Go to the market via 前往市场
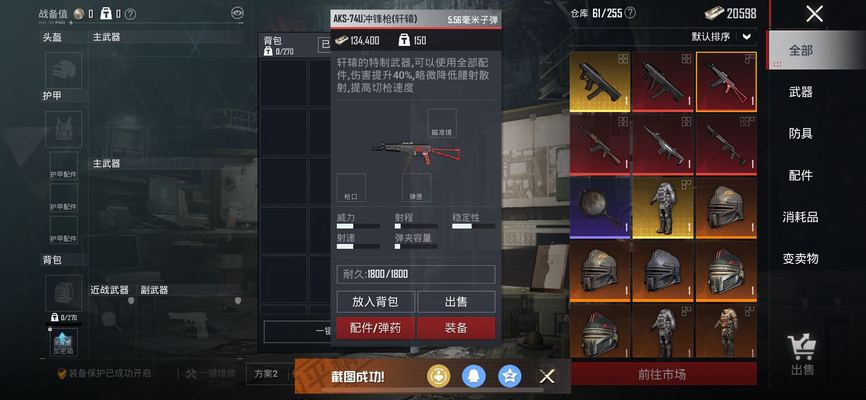 [662, 375]
